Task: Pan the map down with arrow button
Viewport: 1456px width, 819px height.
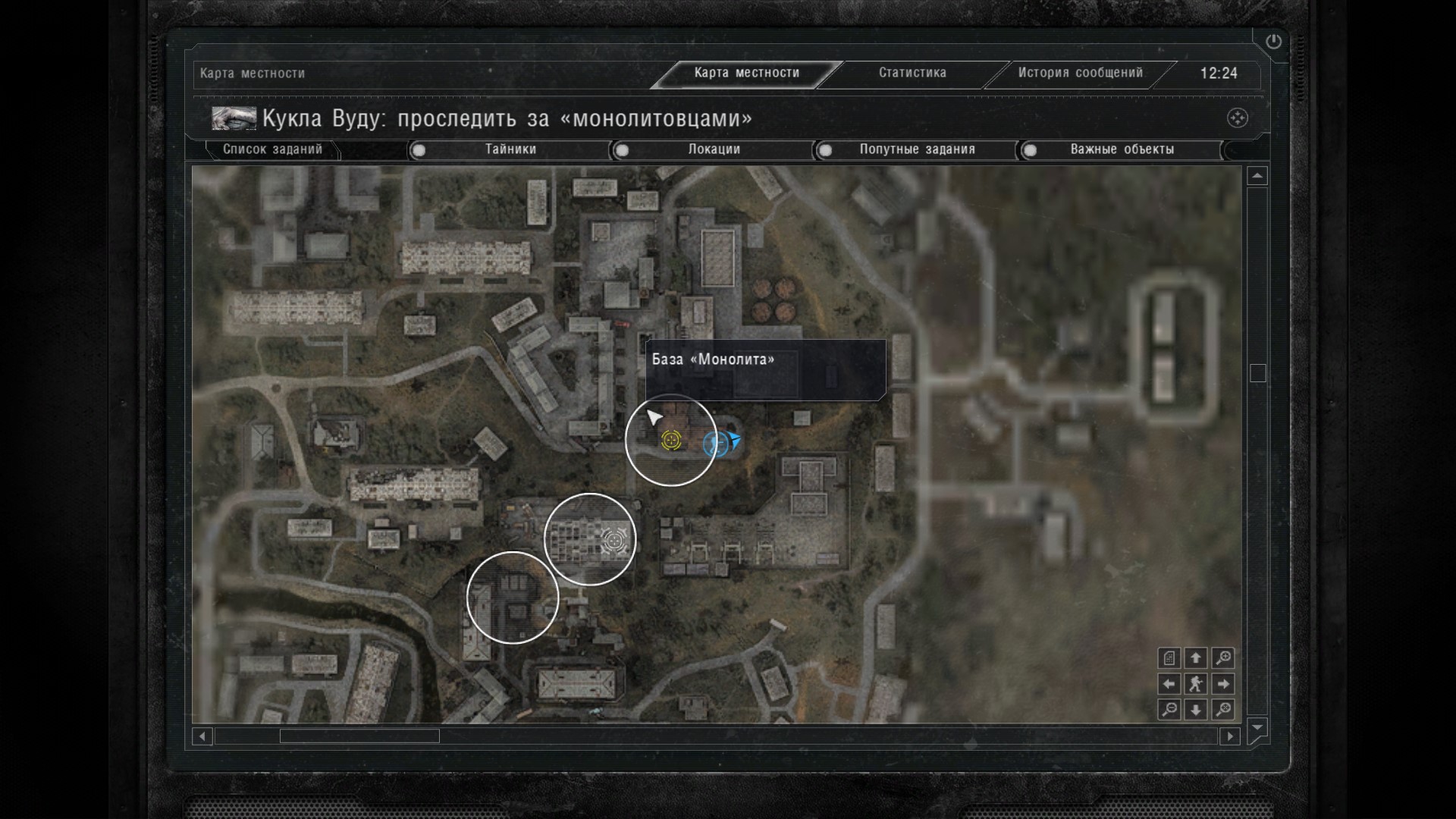Action: point(1196,710)
